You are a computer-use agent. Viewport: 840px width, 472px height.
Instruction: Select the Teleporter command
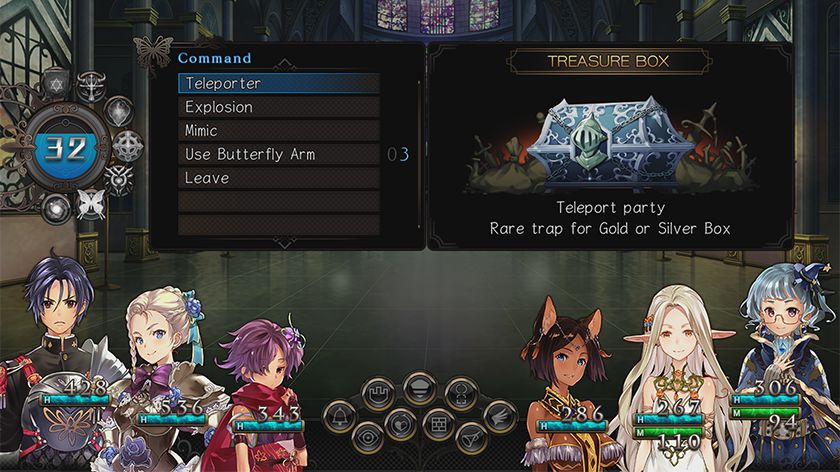coord(279,84)
